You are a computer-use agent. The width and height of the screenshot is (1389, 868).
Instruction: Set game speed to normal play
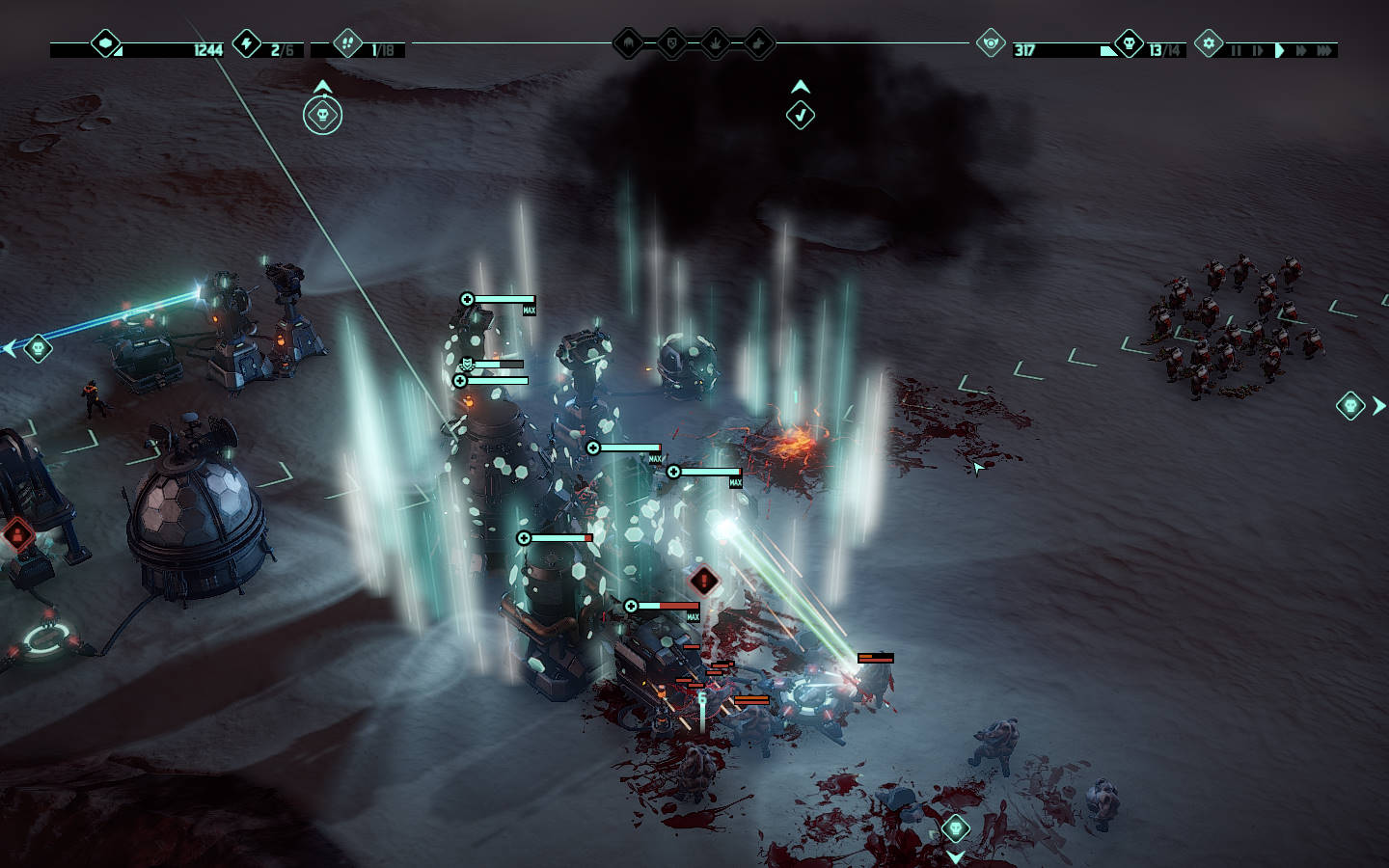pos(1280,50)
